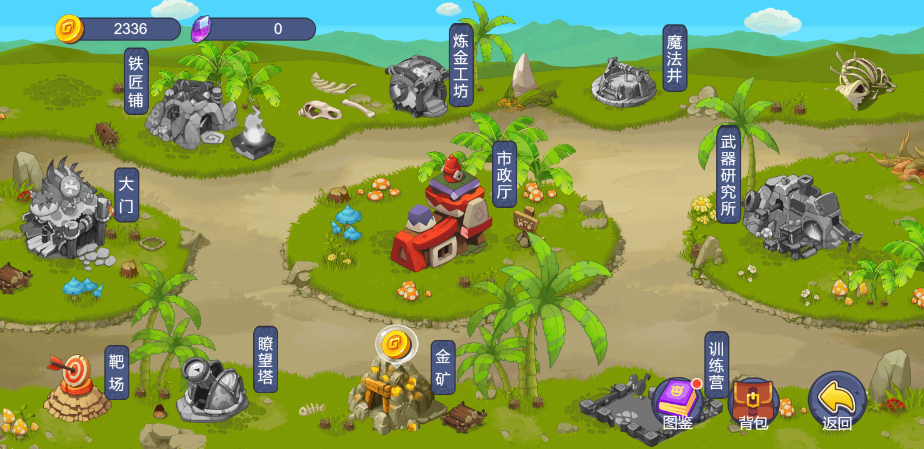Select the 魔法井 magic well
The height and width of the screenshot is (449, 924).
pos(623,82)
